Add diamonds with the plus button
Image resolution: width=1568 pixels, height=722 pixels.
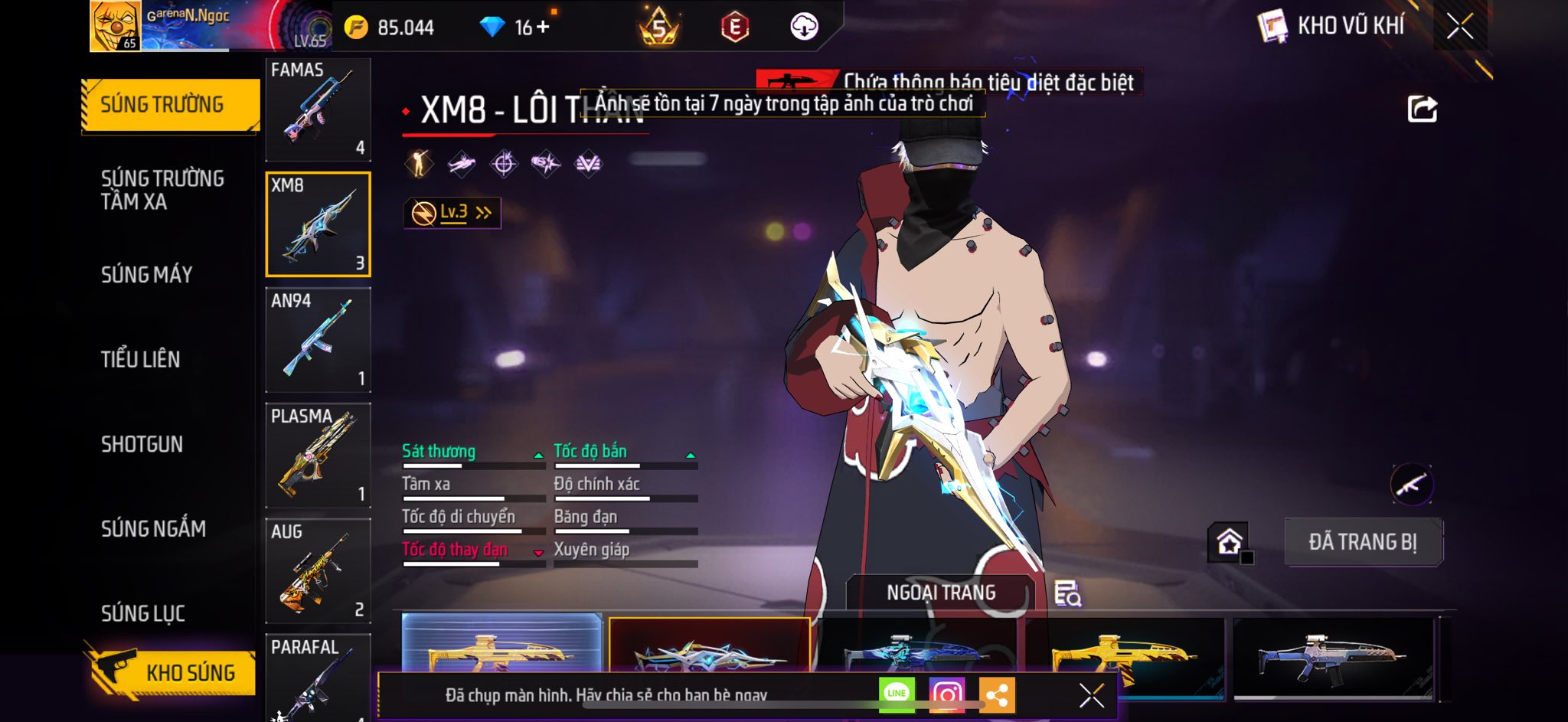pyautogui.click(x=544, y=27)
